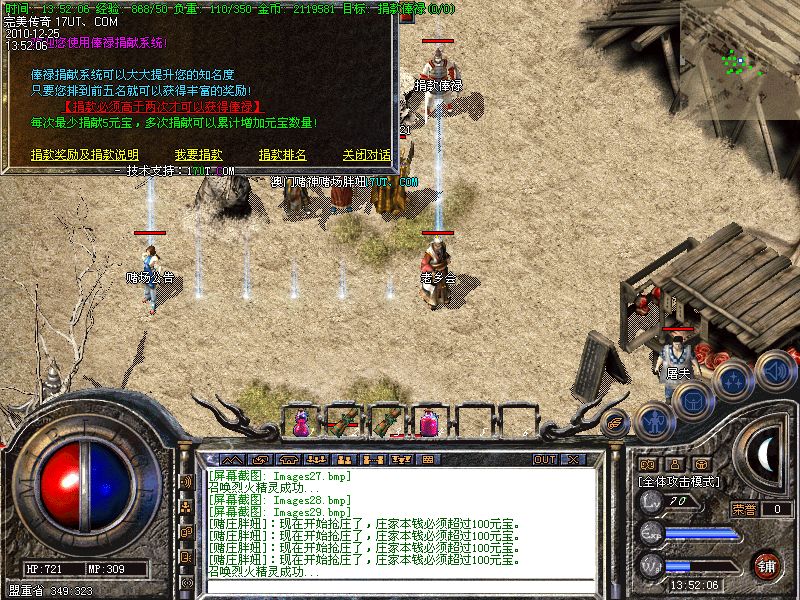Toggle the sound speaker round button

coord(776,370)
